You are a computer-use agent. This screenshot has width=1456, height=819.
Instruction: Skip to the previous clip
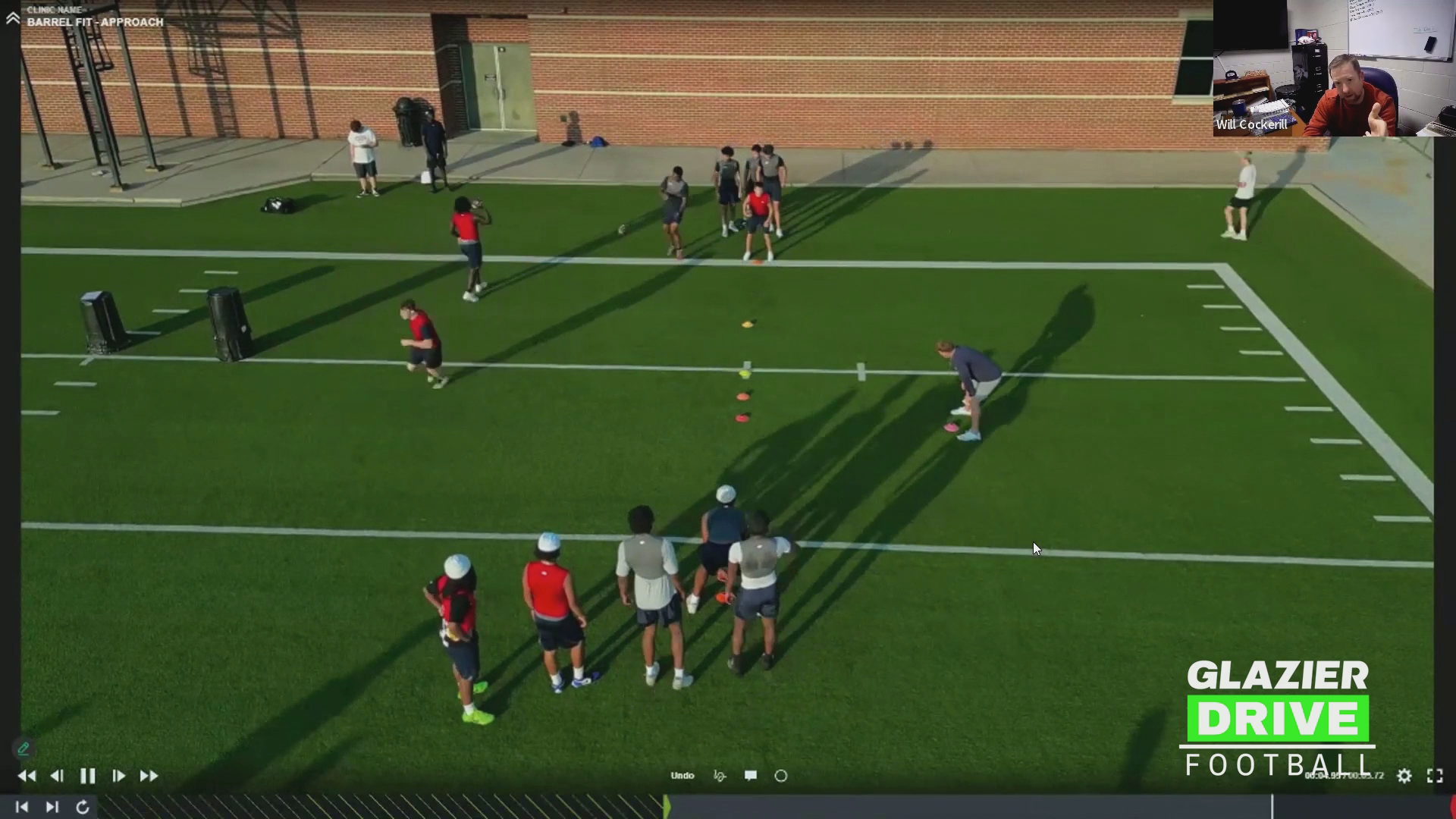21,807
